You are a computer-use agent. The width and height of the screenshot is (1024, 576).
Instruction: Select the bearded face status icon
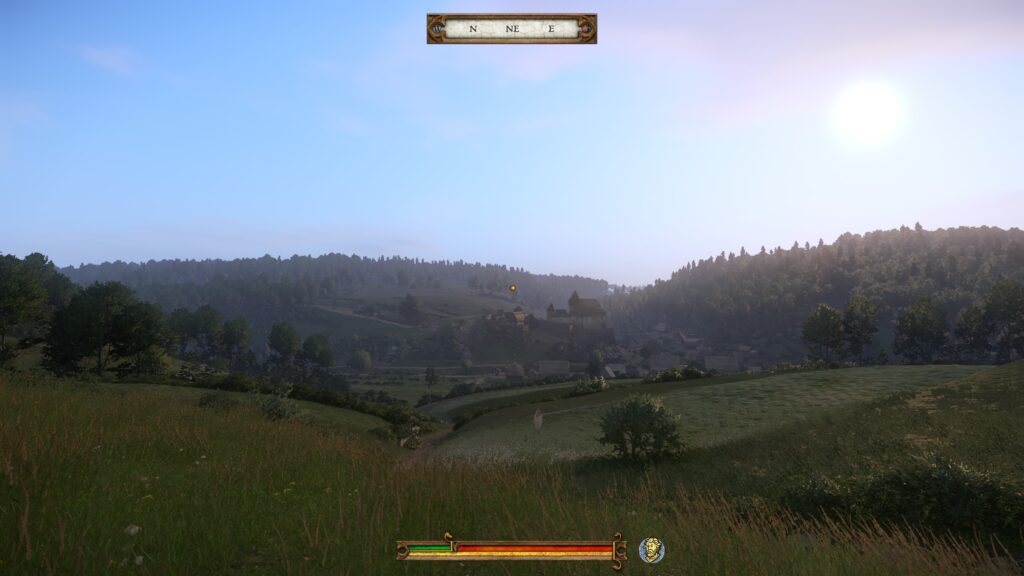tap(651, 549)
